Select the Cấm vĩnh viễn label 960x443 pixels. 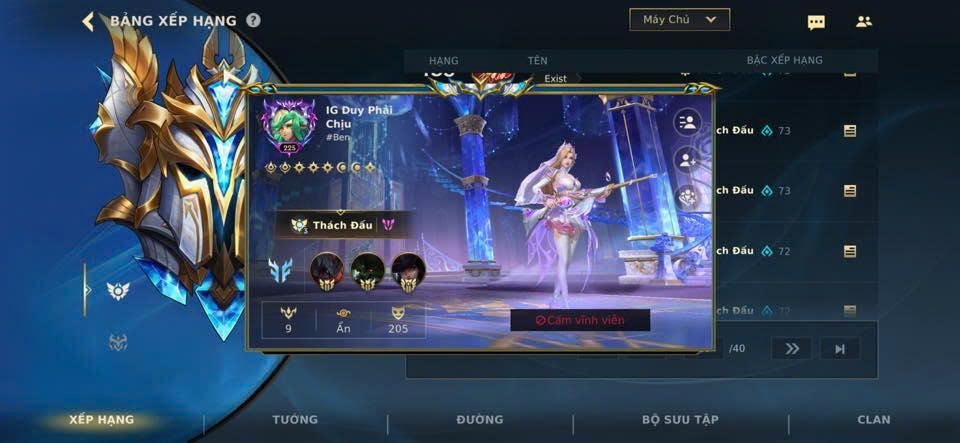(x=580, y=320)
